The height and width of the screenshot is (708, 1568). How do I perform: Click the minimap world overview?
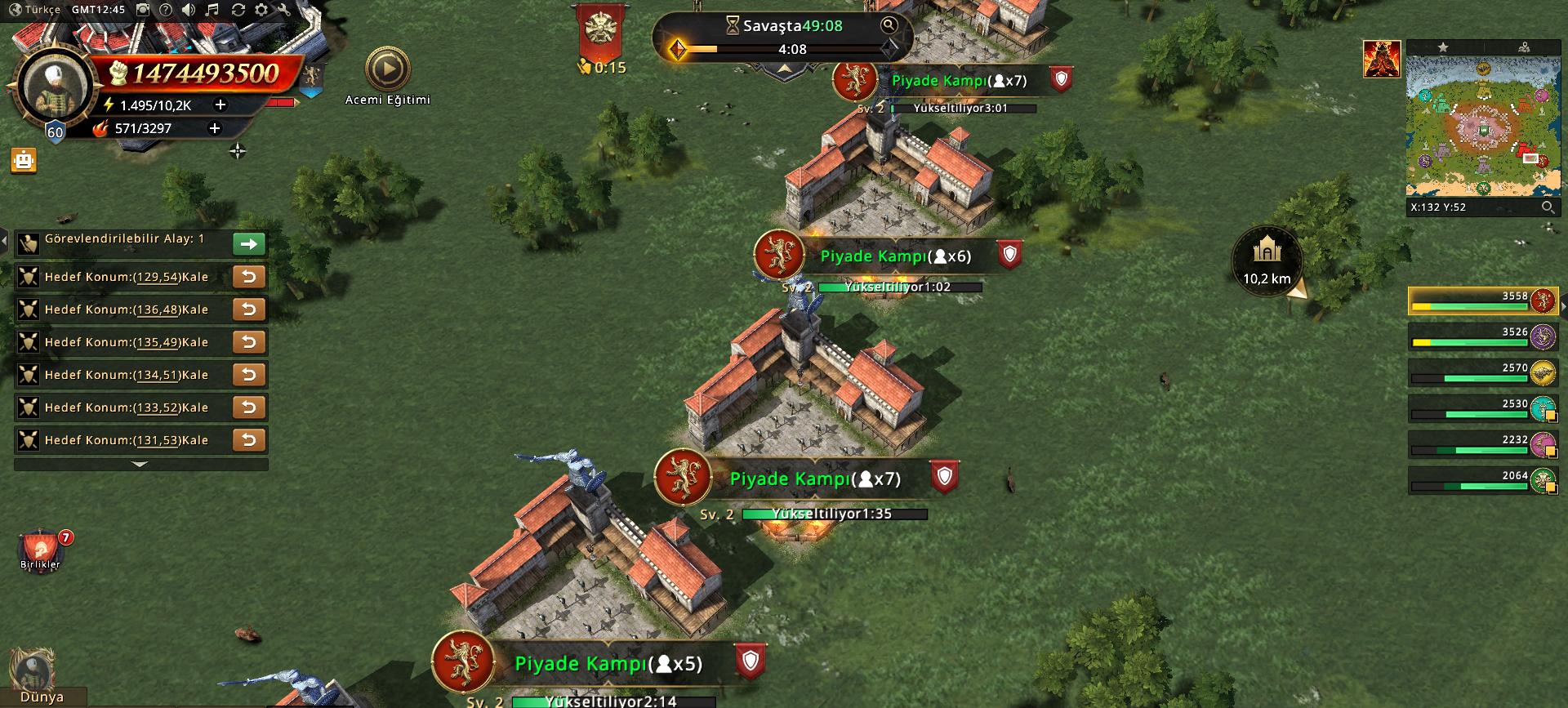1480,127
